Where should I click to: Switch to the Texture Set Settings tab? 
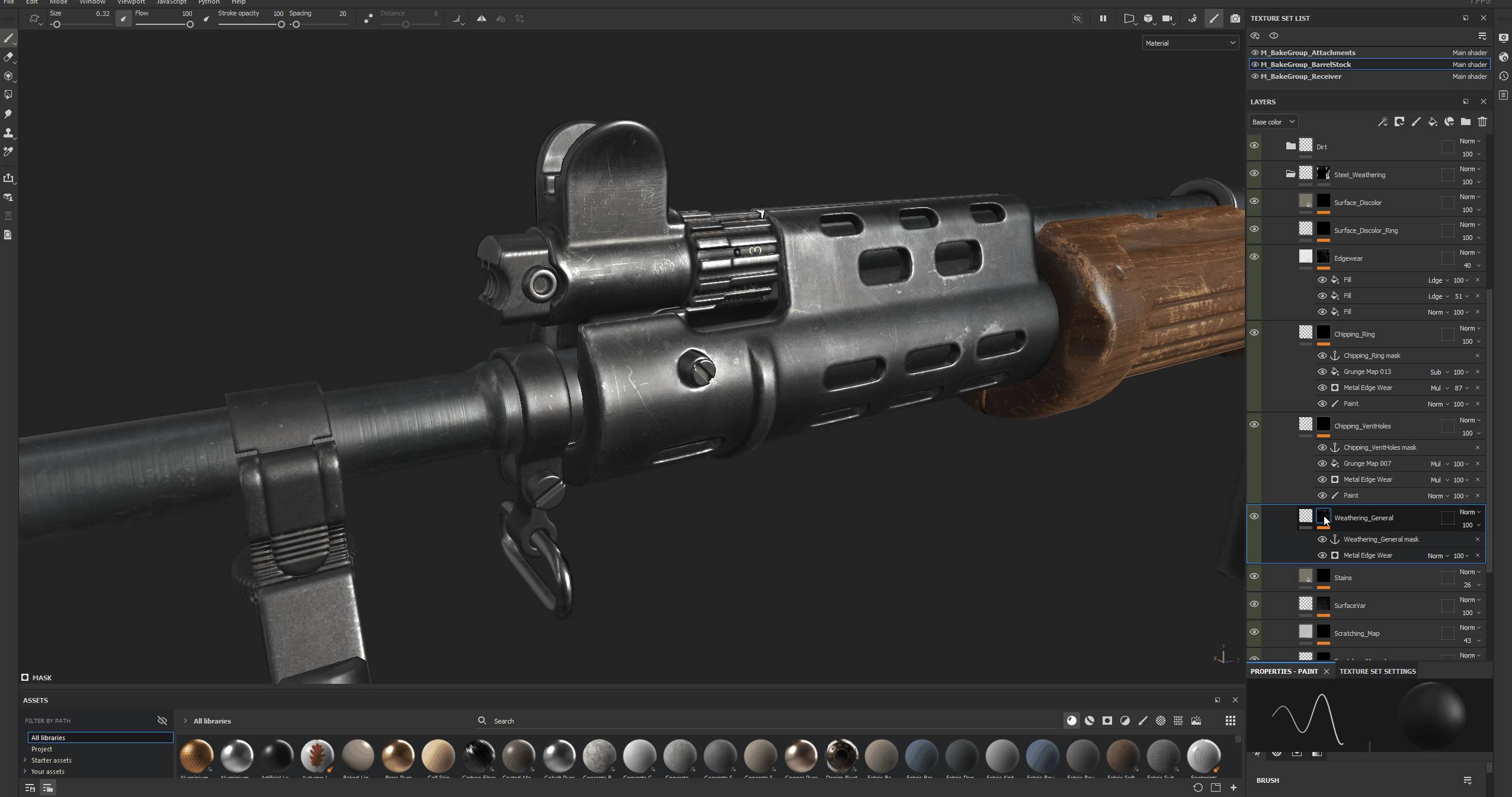[1377, 671]
